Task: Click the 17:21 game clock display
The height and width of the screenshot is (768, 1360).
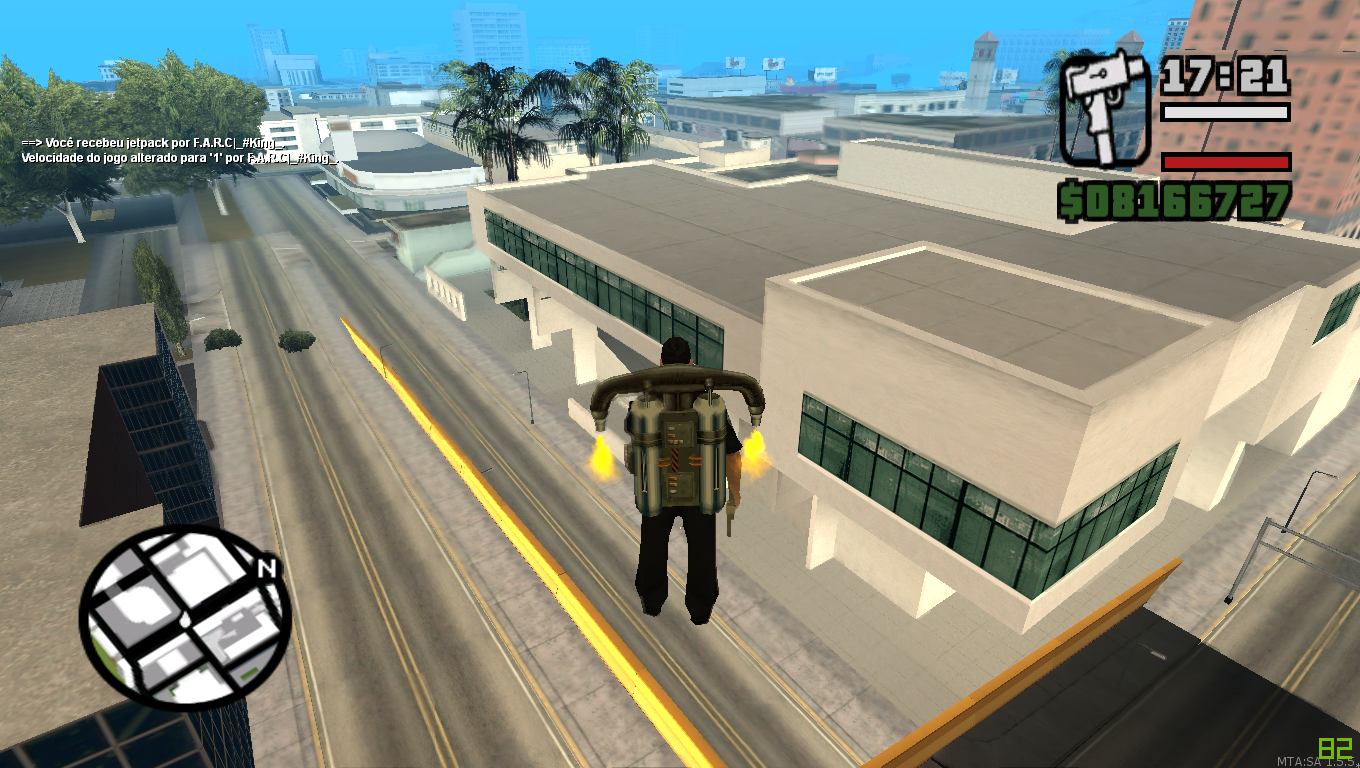Action: point(1225,75)
